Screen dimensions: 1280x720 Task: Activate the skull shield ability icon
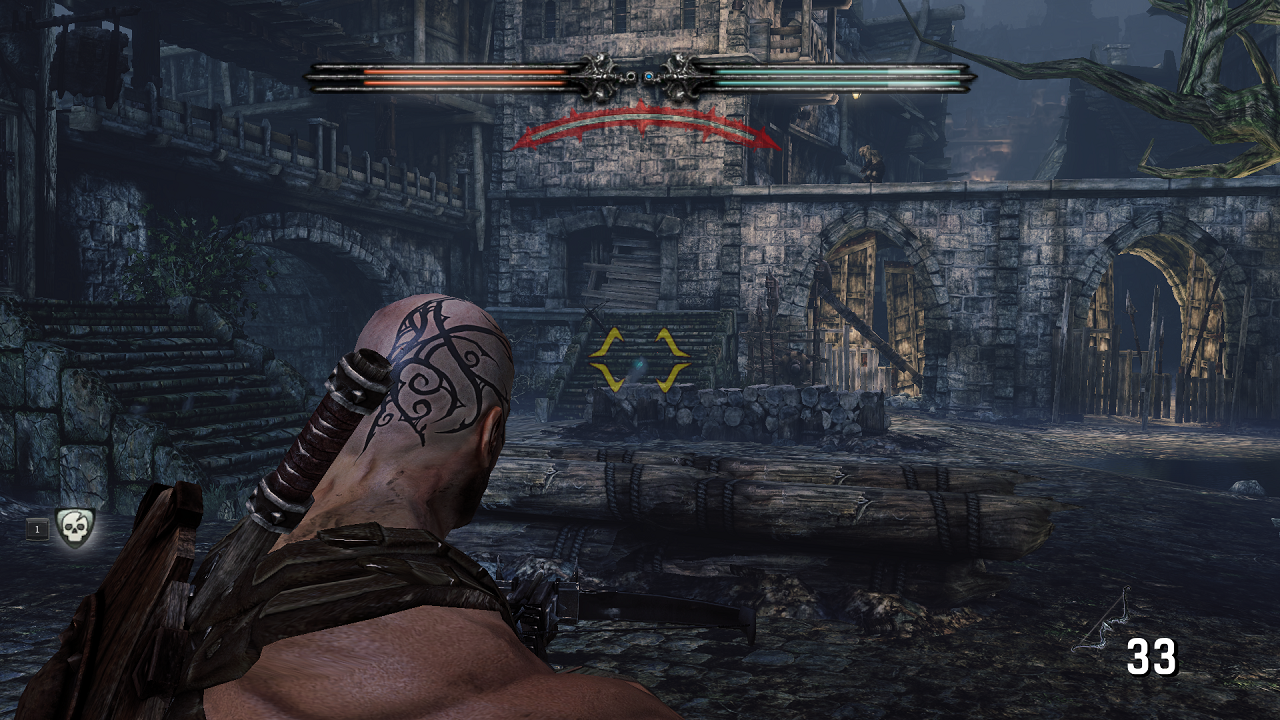click(x=73, y=527)
